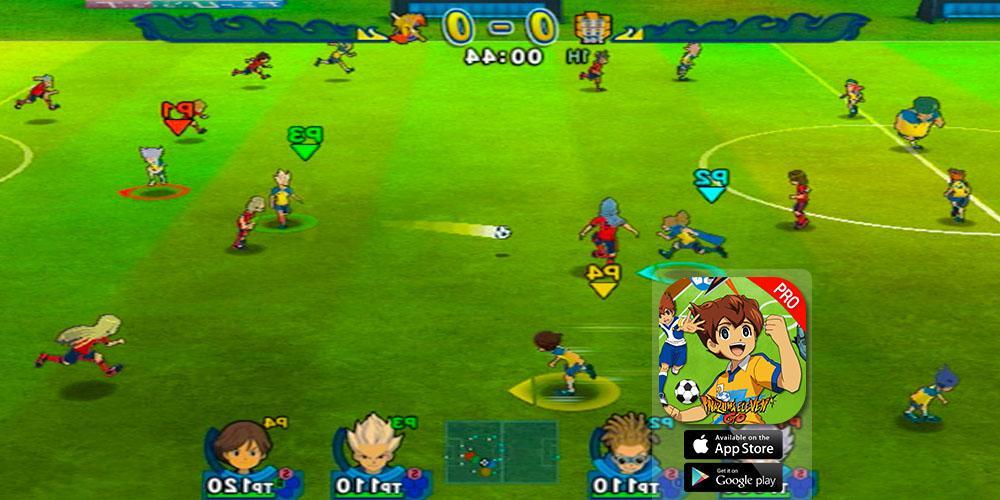Open the App Store download badge
This screenshot has width=1000, height=500.
point(733,443)
